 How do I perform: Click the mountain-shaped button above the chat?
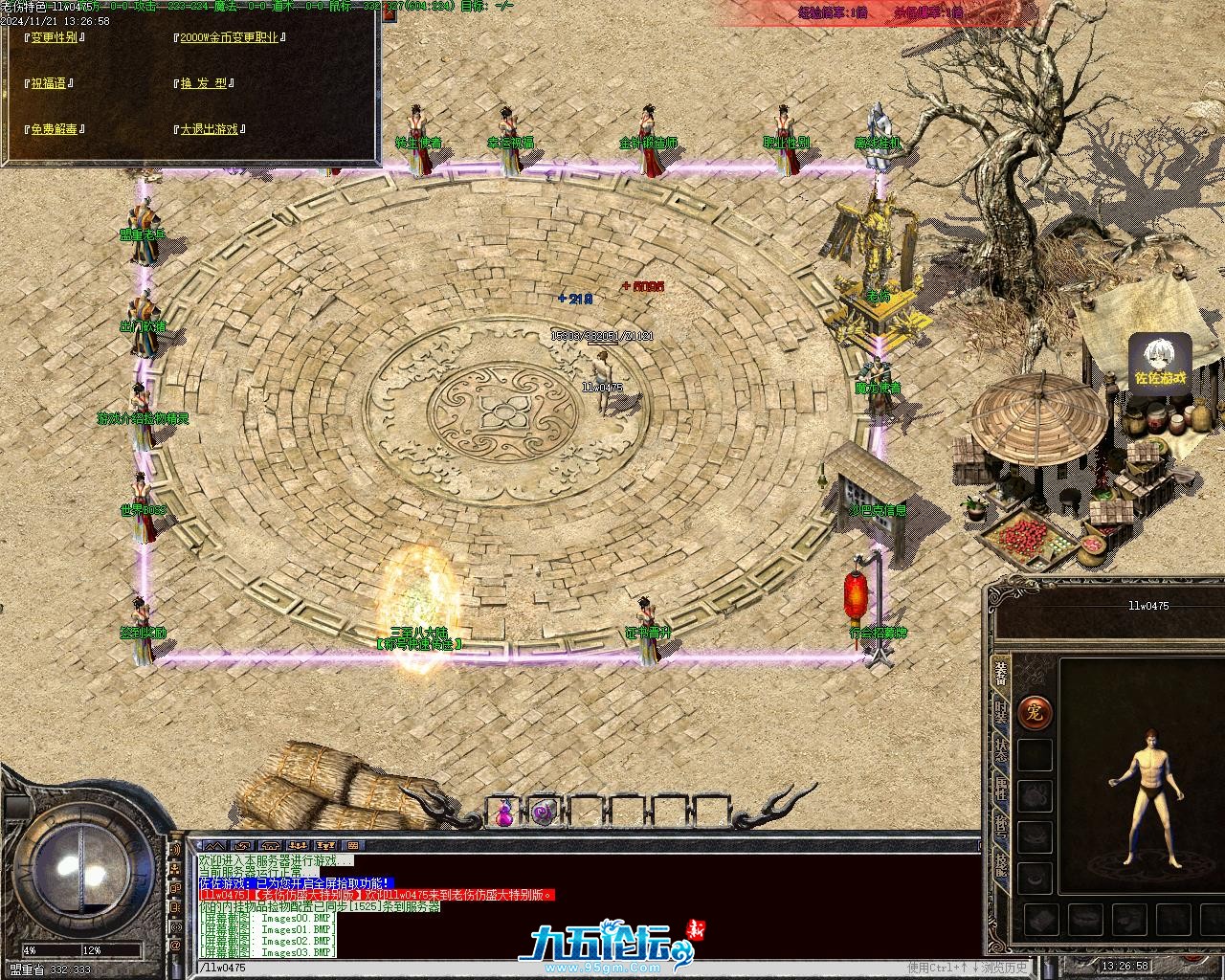pyautogui.click(x=214, y=846)
